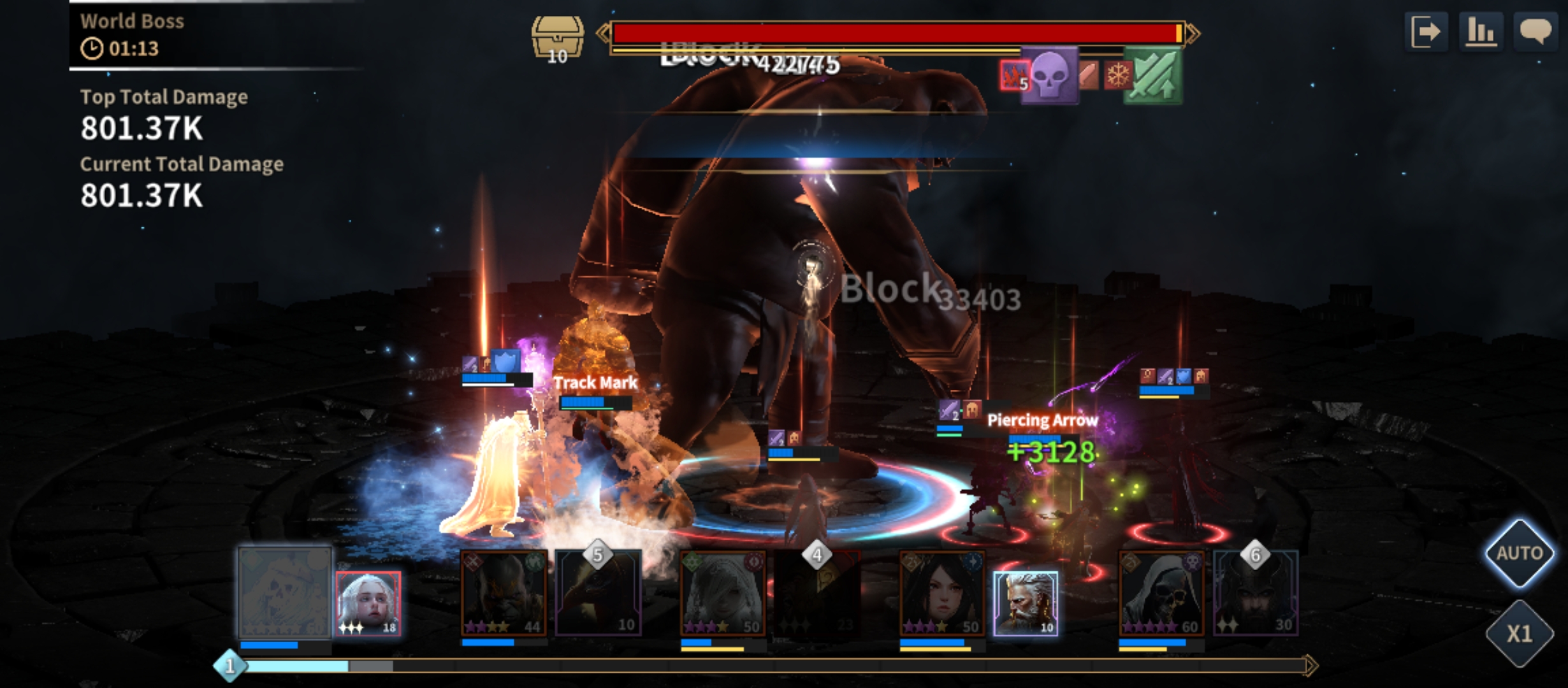Image resolution: width=1568 pixels, height=688 pixels.
Task: Exit the World Boss battle
Action: coord(1425,31)
